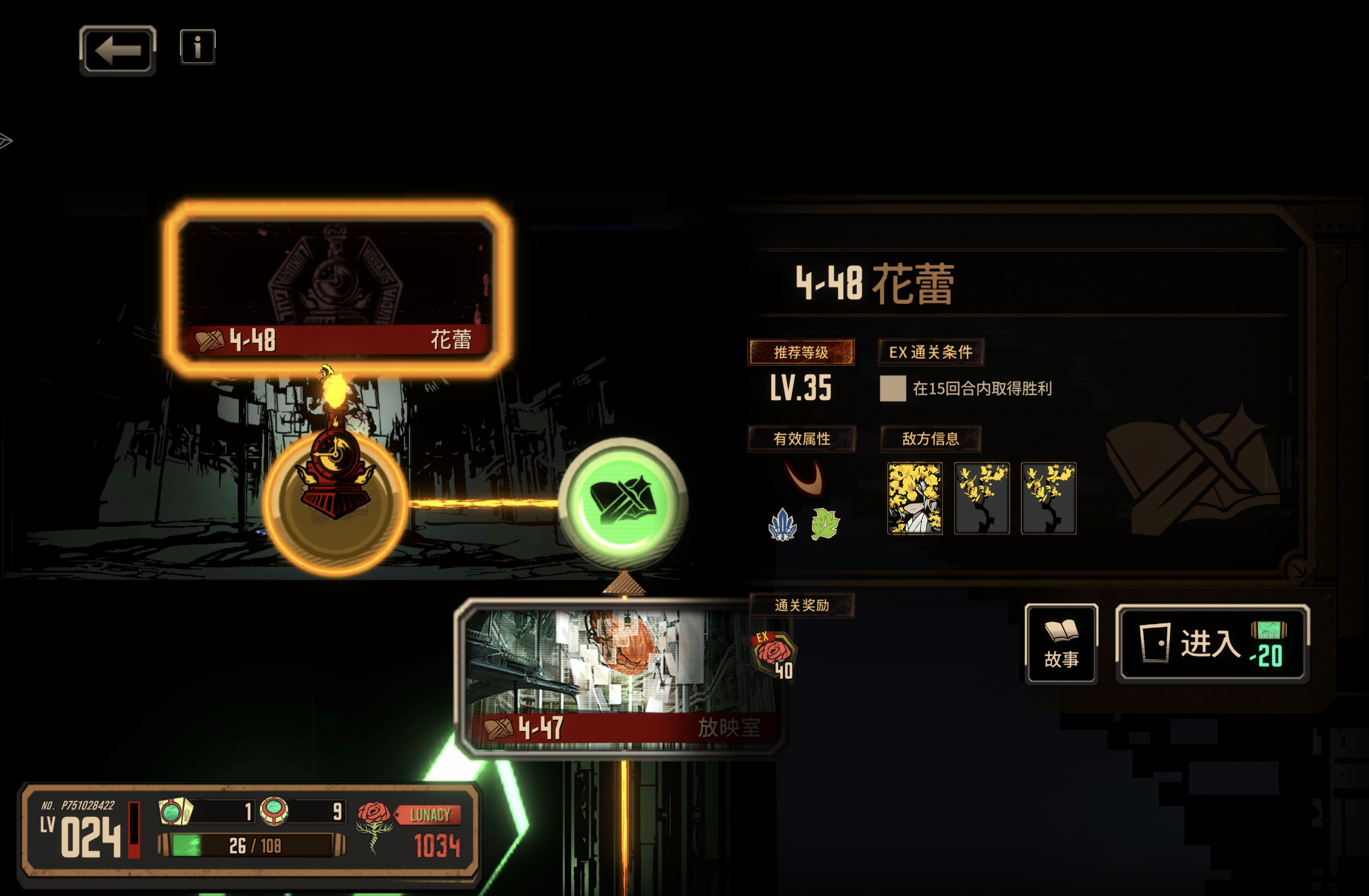Inspect the yellow flower enemy portrait
This screenshot has width=1369, height=896.
(915, 498)
